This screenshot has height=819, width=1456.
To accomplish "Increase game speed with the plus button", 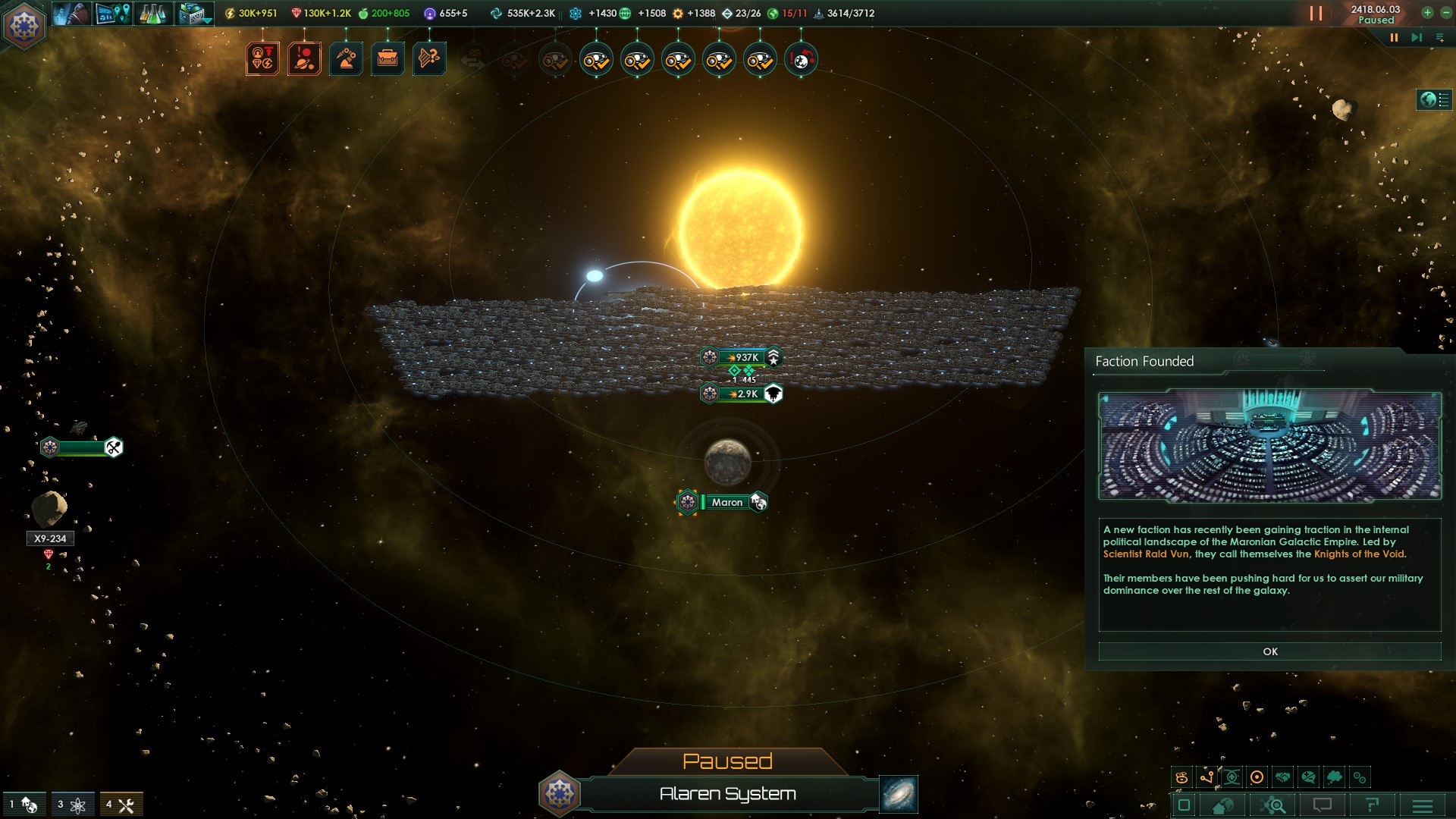I will (1427, 12).
